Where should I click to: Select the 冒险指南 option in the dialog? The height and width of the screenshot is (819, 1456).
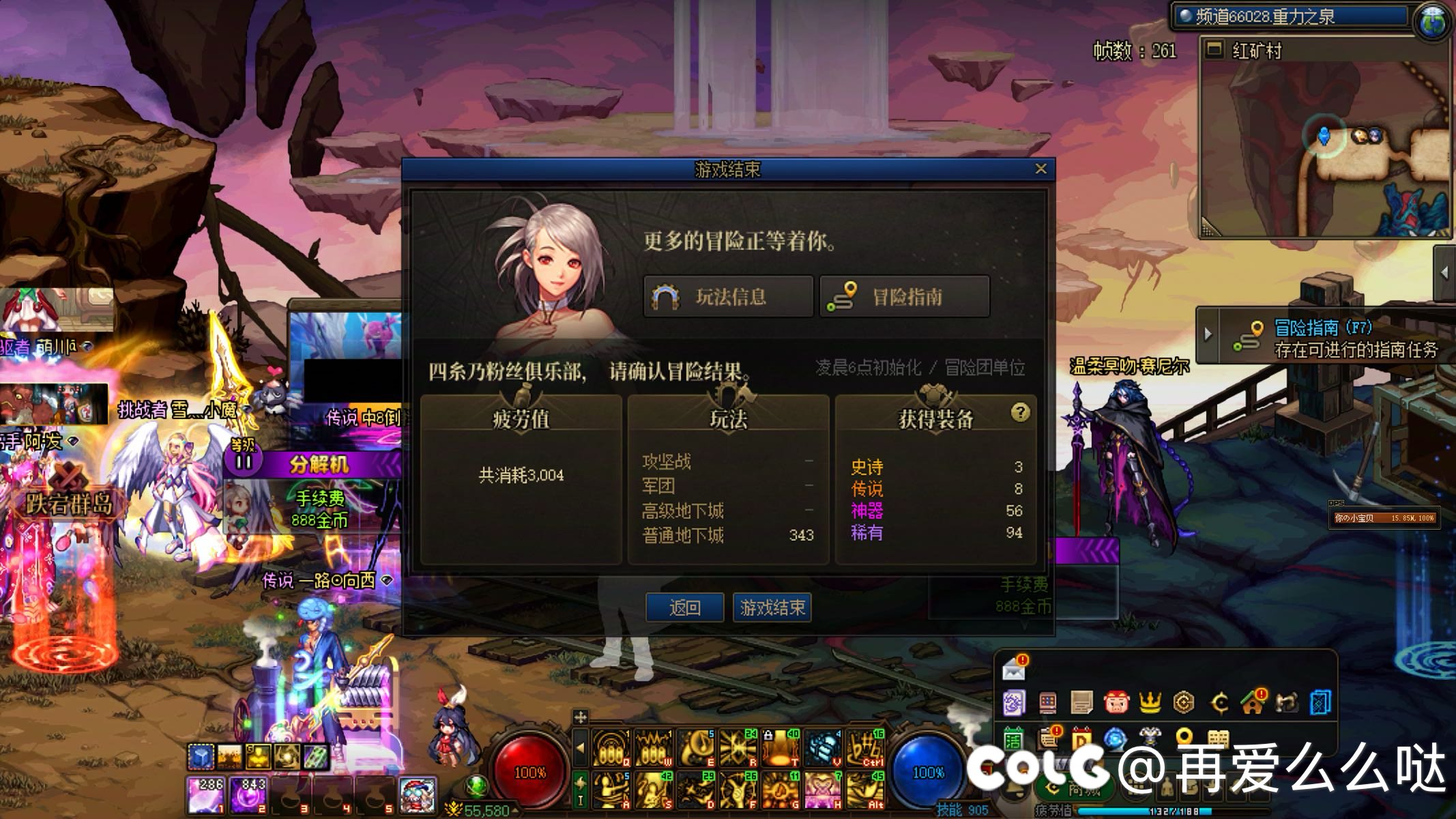coord(904,296)
